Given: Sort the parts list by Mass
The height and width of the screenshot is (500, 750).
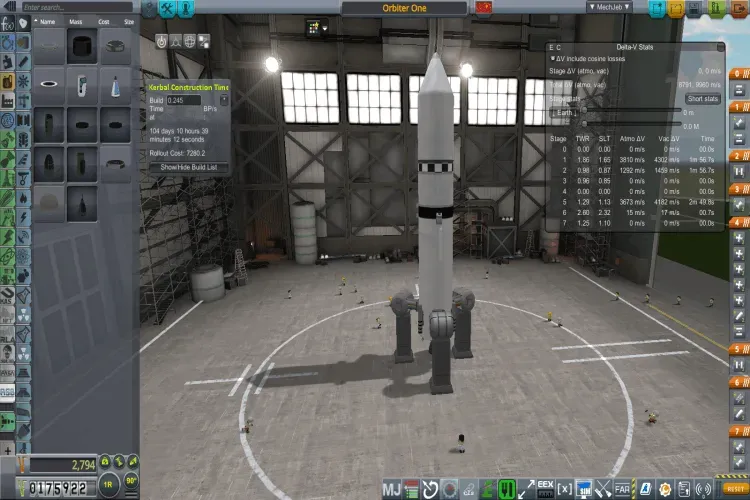Looking at the screenshot, I should [x=74, y=21].
